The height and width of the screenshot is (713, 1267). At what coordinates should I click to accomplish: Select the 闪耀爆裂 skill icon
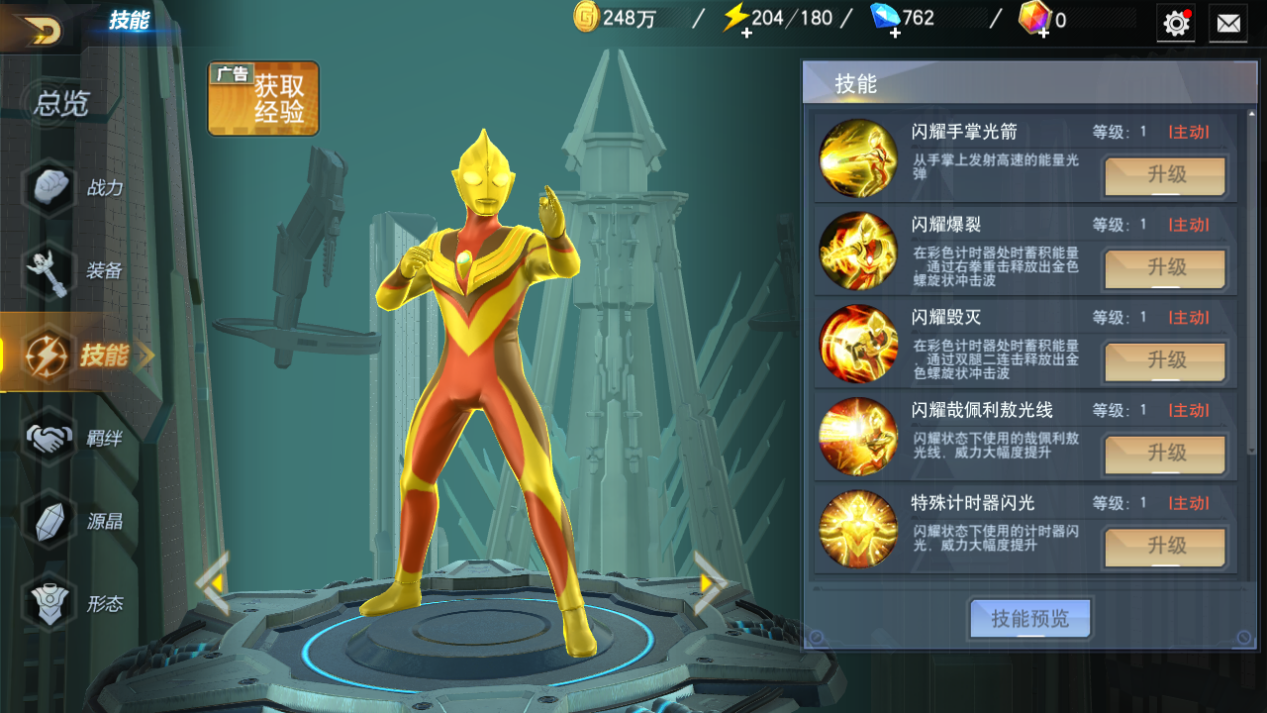click(x=858, y=251)
